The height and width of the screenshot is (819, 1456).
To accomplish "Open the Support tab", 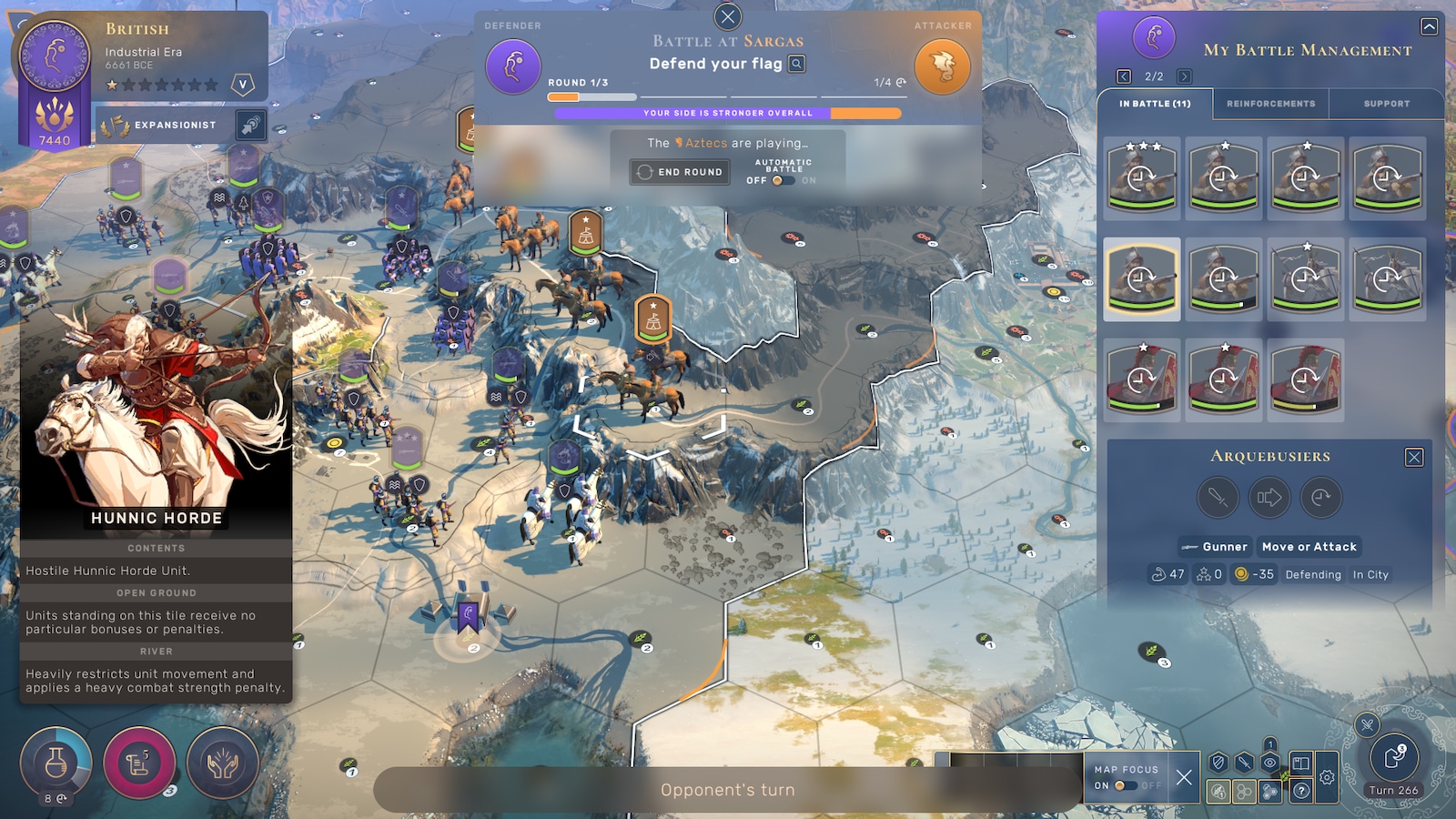I will coord(1386,104).
